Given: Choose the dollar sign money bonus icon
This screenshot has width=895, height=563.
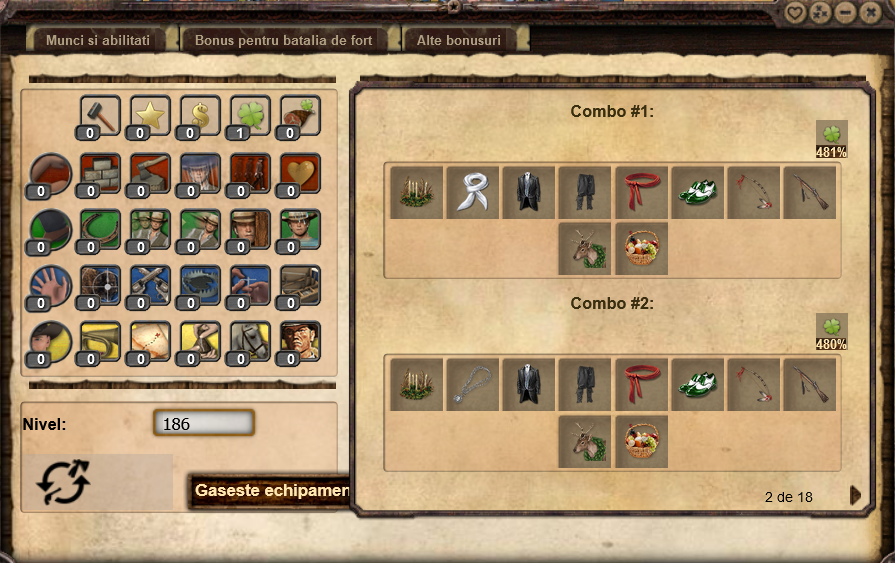Looking at the screenshot, I should [200, 115].
